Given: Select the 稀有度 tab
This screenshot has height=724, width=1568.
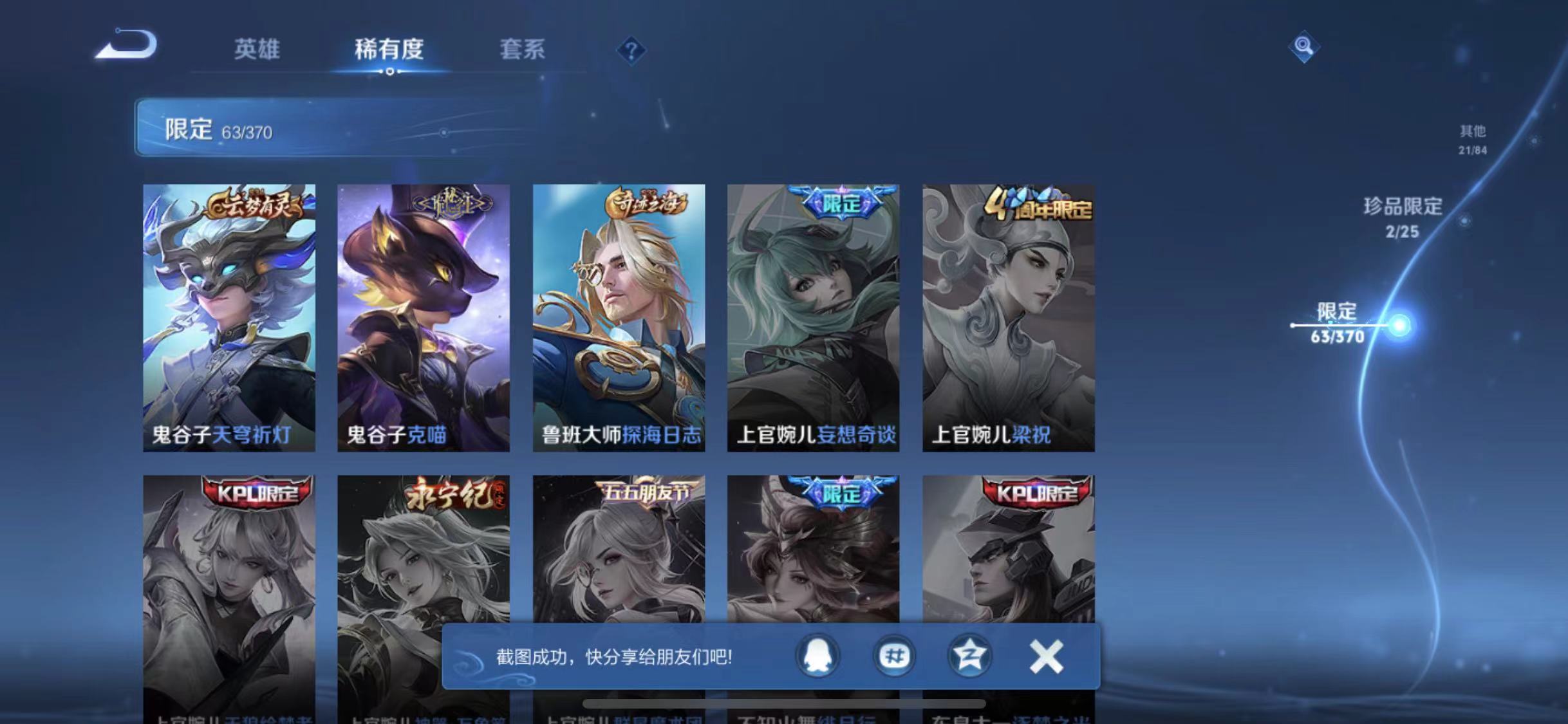Looking at the screenshot, I should pos(387,50).
